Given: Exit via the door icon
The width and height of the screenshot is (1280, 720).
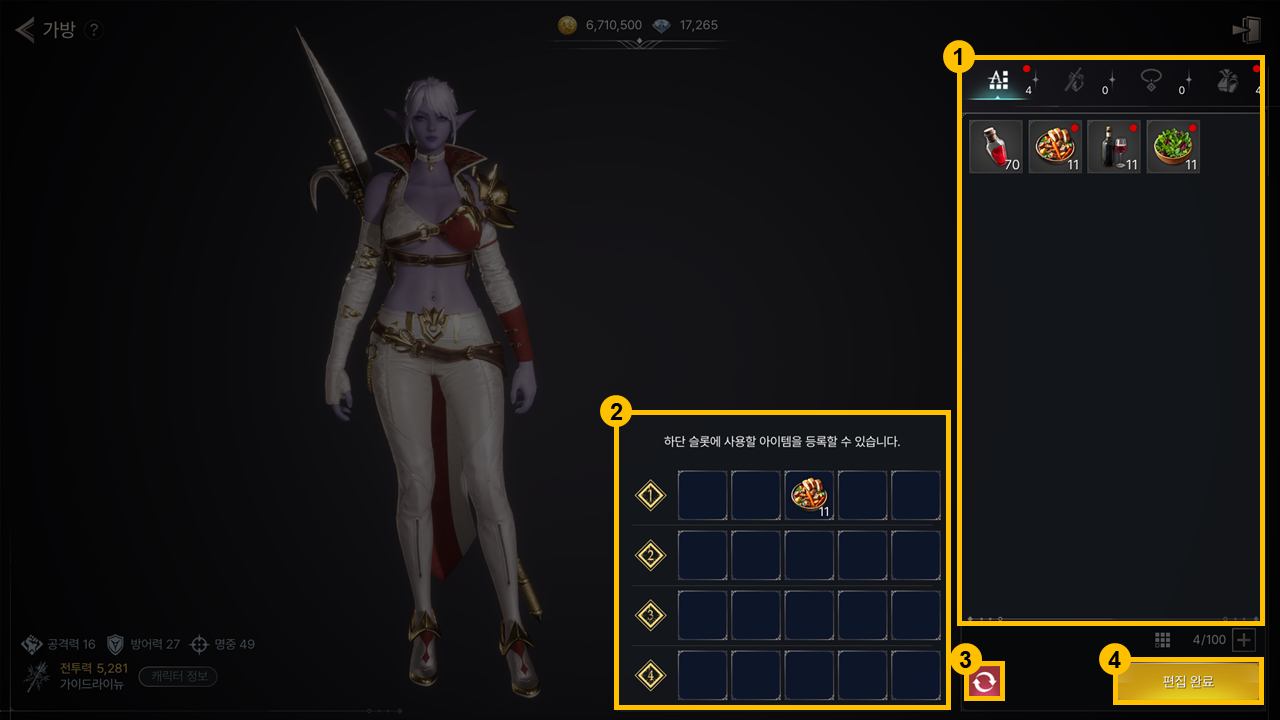Looking at the screenshot, I should point(1246,30).
